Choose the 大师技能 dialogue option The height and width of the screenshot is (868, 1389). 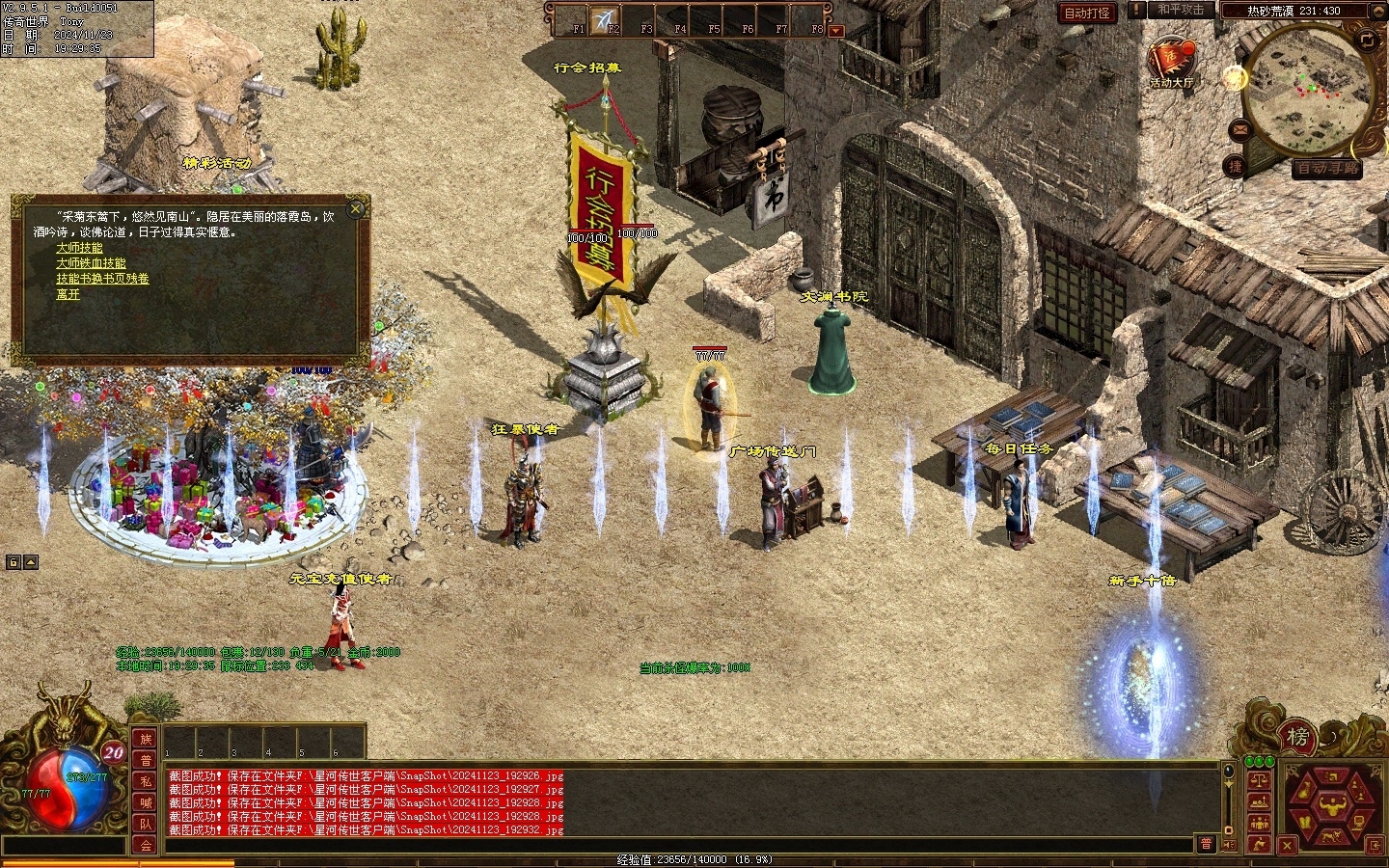pos(79,248)
